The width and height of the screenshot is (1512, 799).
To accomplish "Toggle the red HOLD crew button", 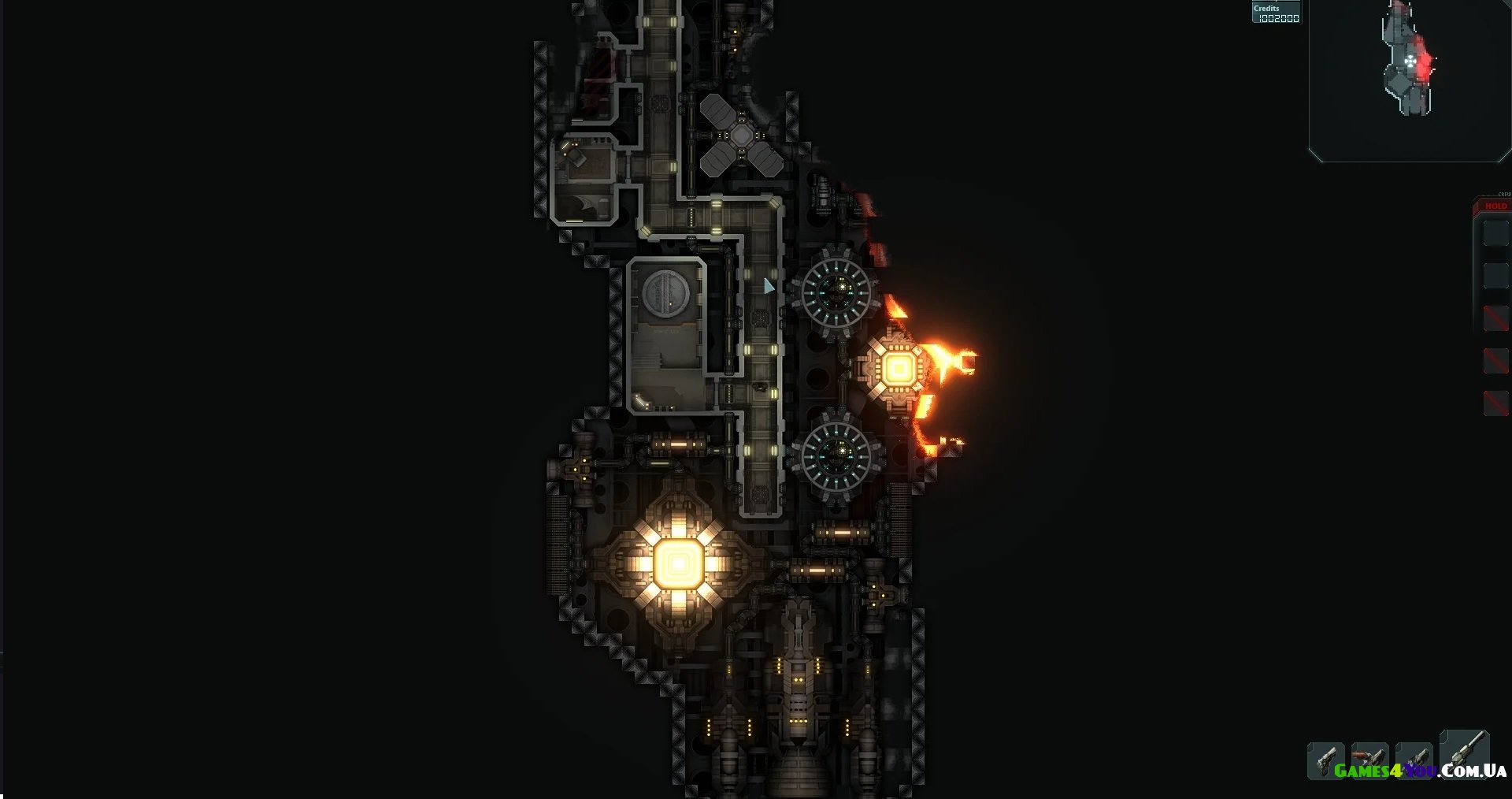I will pyautogui.click(x=1495, y=206).
